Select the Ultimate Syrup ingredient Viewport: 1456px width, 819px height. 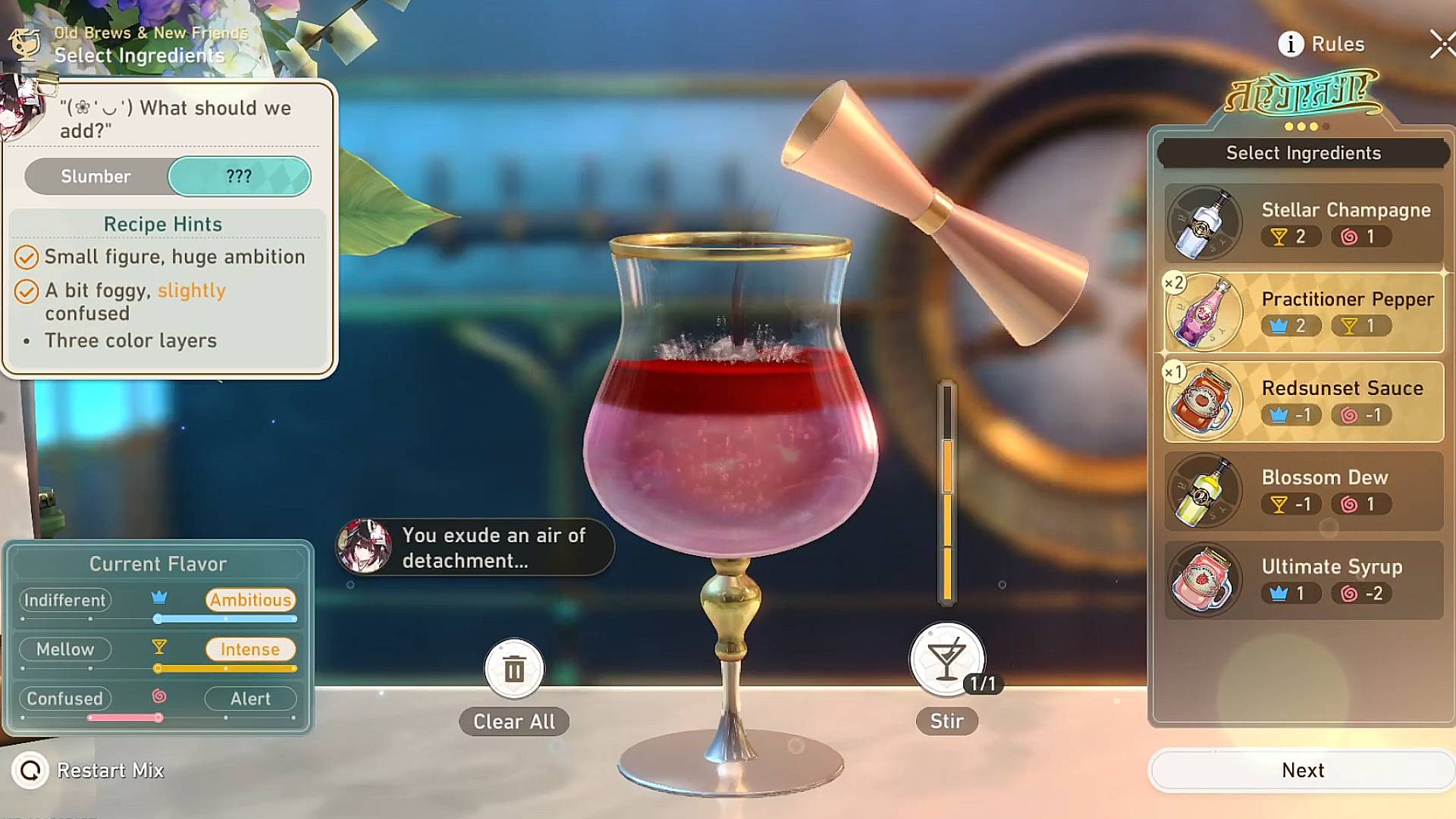1303,579
